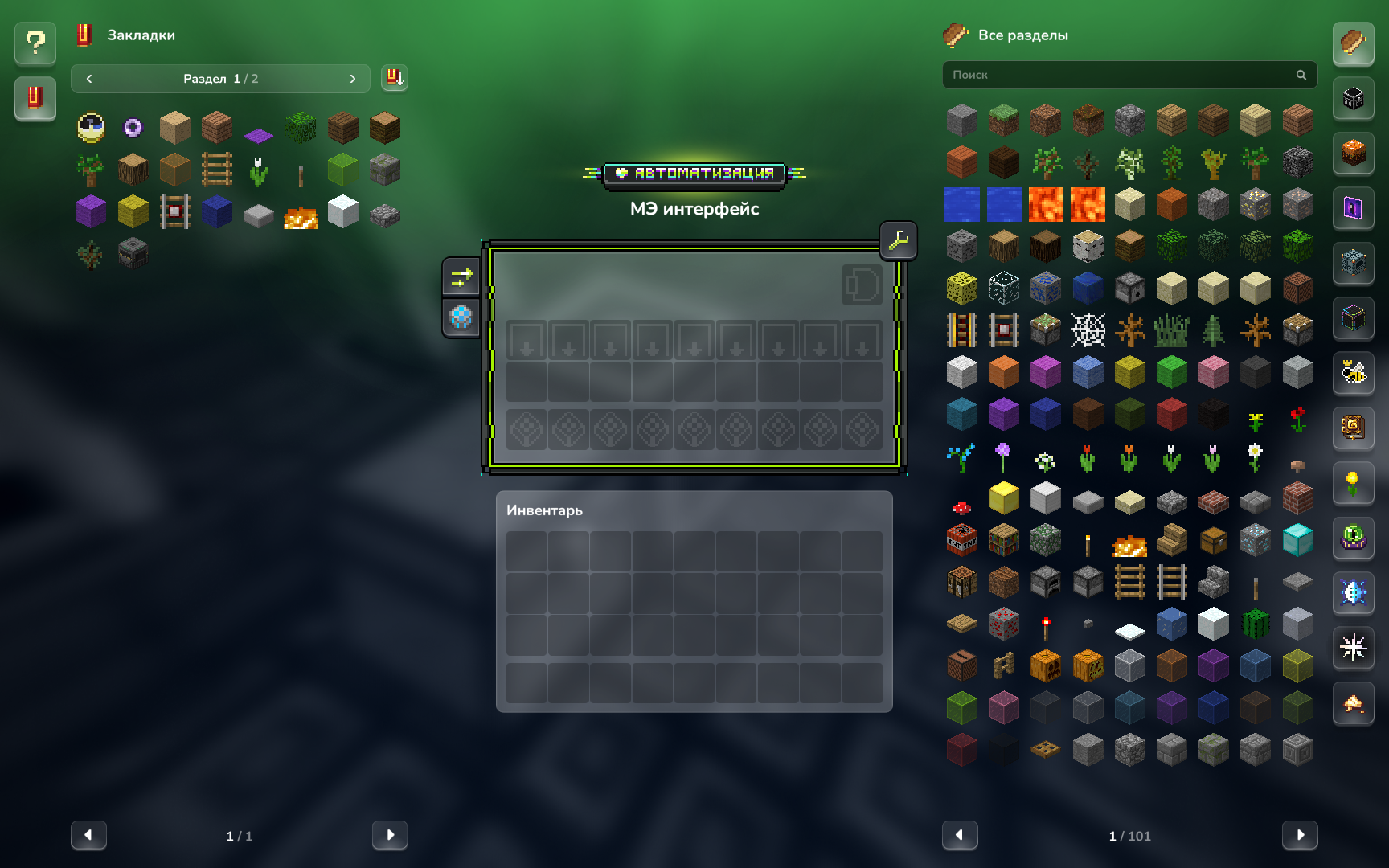
Task: Choose the cobweb item in the list
Action: point(1088,330)
